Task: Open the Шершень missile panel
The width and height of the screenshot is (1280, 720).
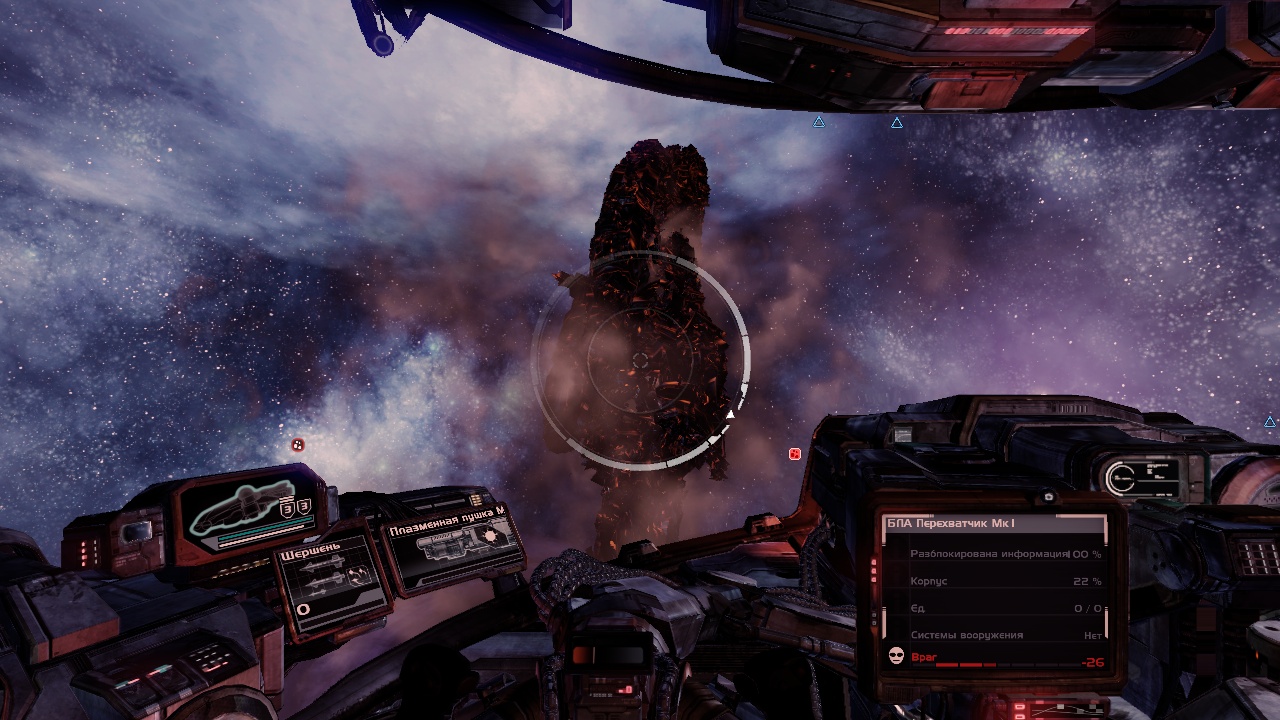Action: point(330,579)
